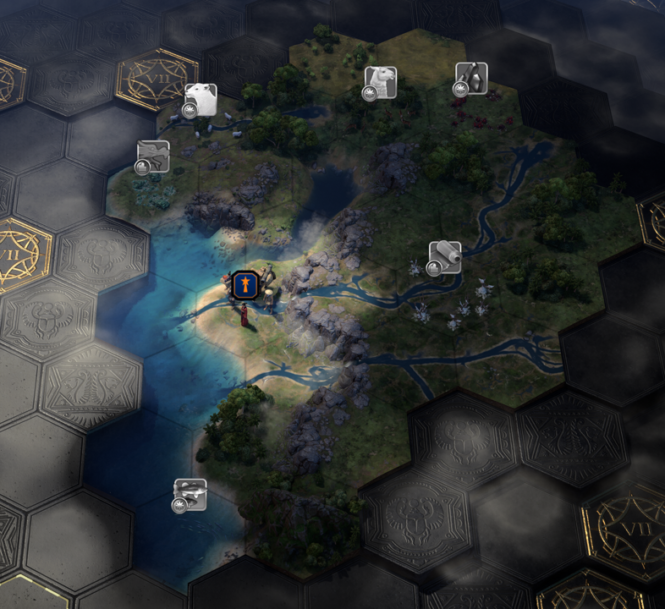Screen dimensions: 665x609
Task: Select the orange unit banner badge
Action: pos(245,287)
